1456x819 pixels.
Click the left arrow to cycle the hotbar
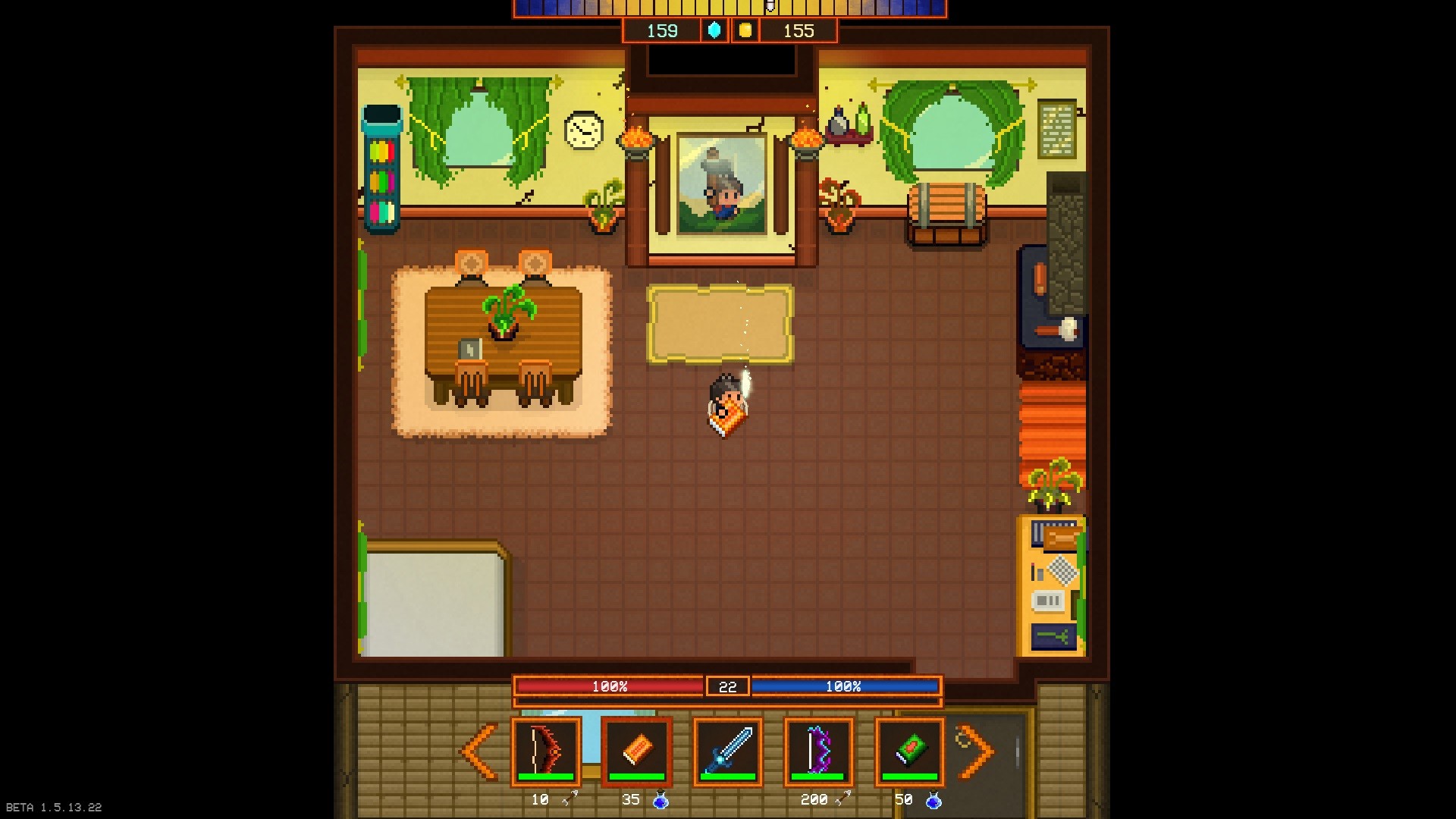pos(478,751)
